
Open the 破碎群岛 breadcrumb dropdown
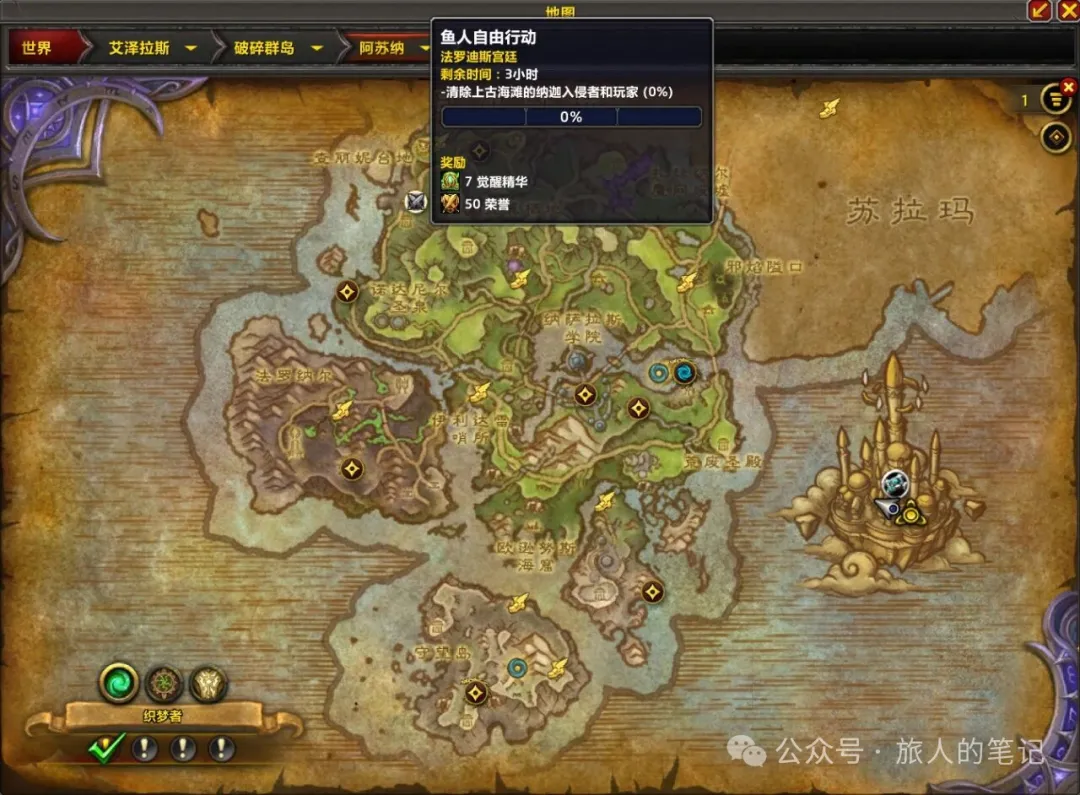(316, 48)
